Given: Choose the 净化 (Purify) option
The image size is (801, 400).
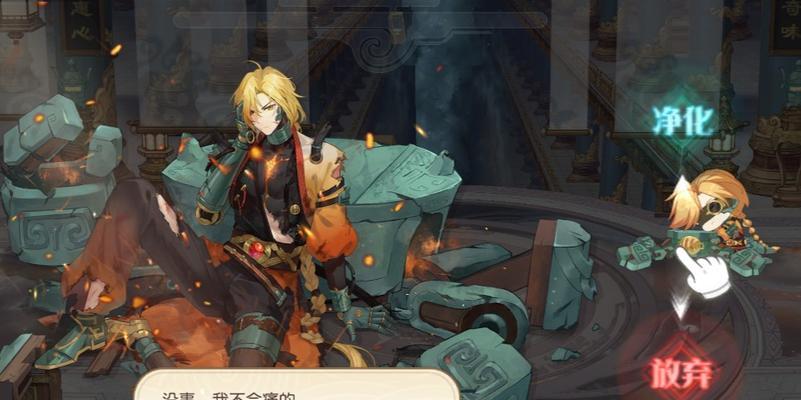Looking at the screenshot, I should click(x=684, y=122).
